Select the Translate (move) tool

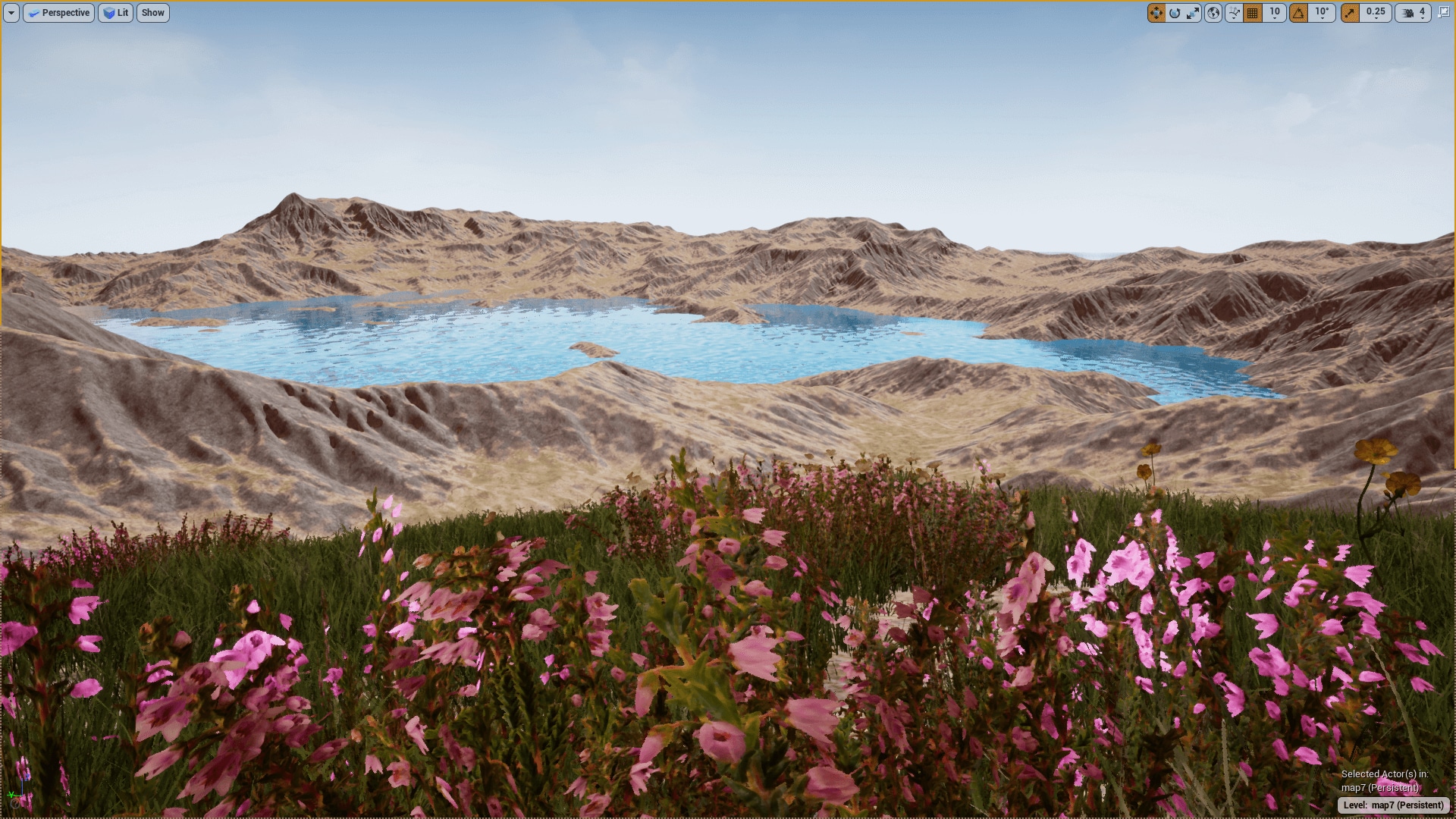coord(1157,13)
